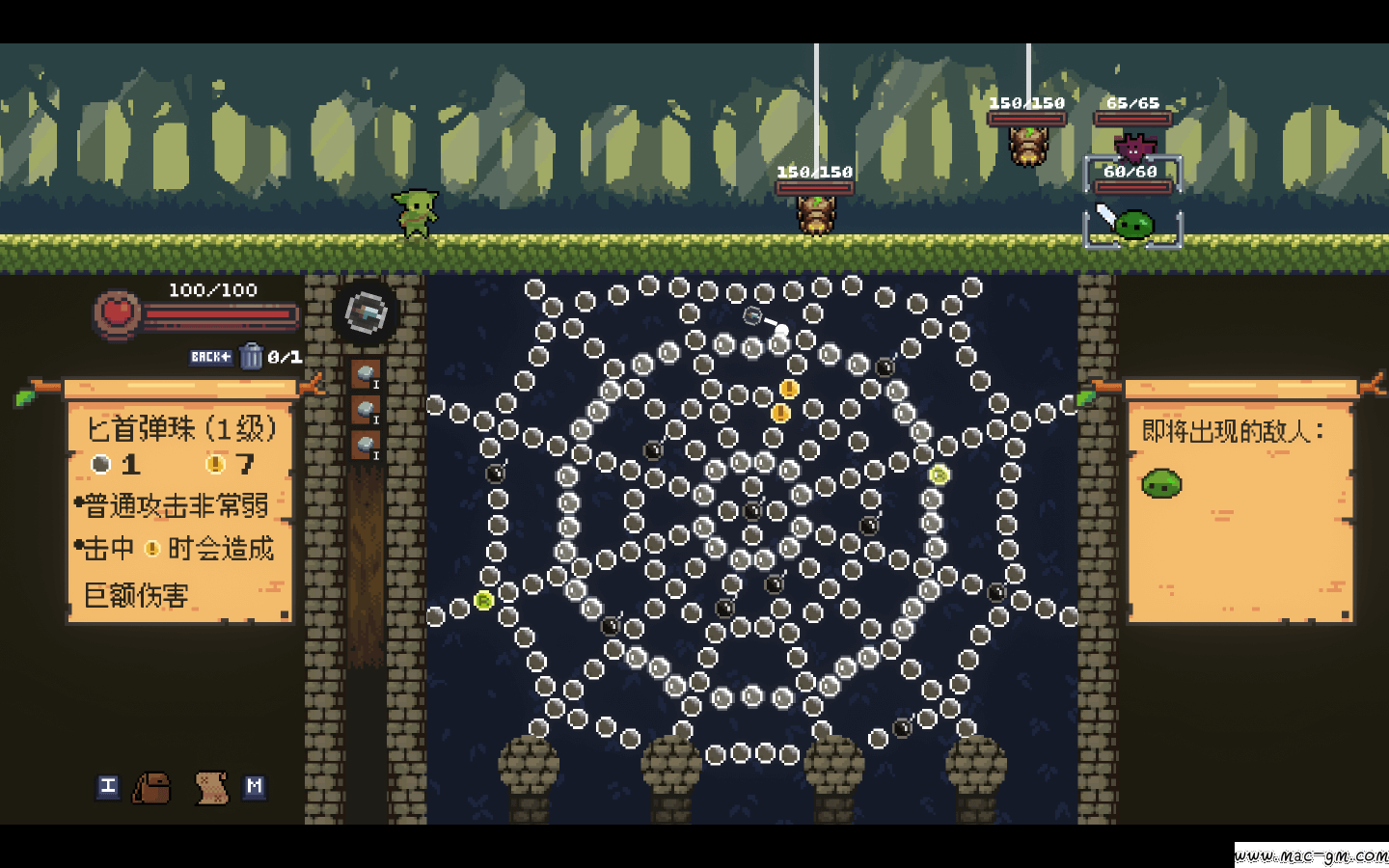
Task: Inspect the upcoming green slime icon
Action: coord(1161,482)
